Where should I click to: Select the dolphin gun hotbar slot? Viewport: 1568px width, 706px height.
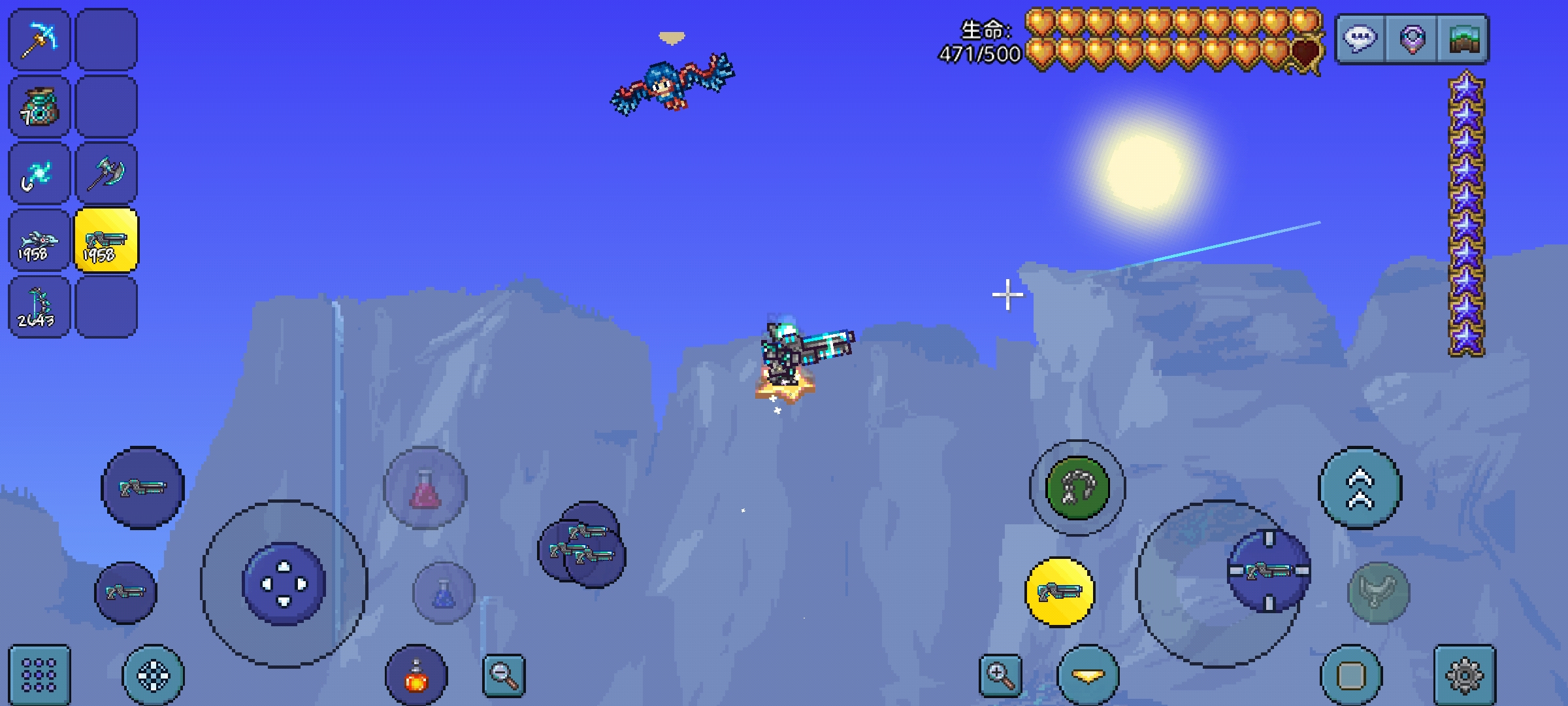coord(39,241)
